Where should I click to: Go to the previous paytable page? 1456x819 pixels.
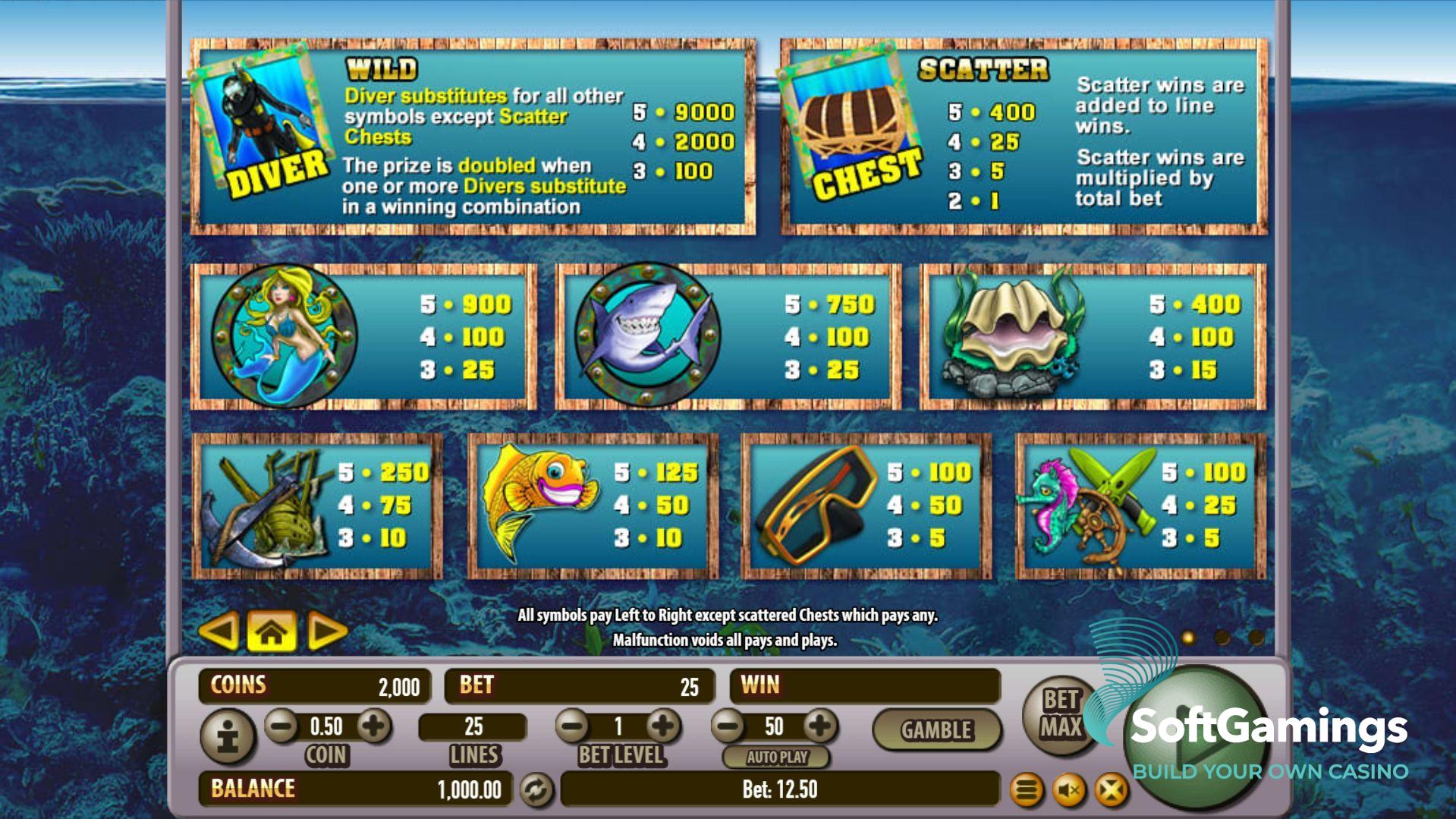(219, 631)
